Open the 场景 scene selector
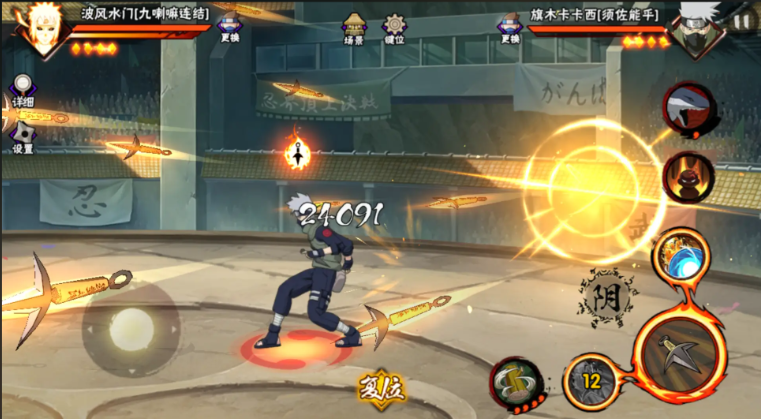Viewport: 761px width, 419px height. pyautogui.click(x=353, y=27)
